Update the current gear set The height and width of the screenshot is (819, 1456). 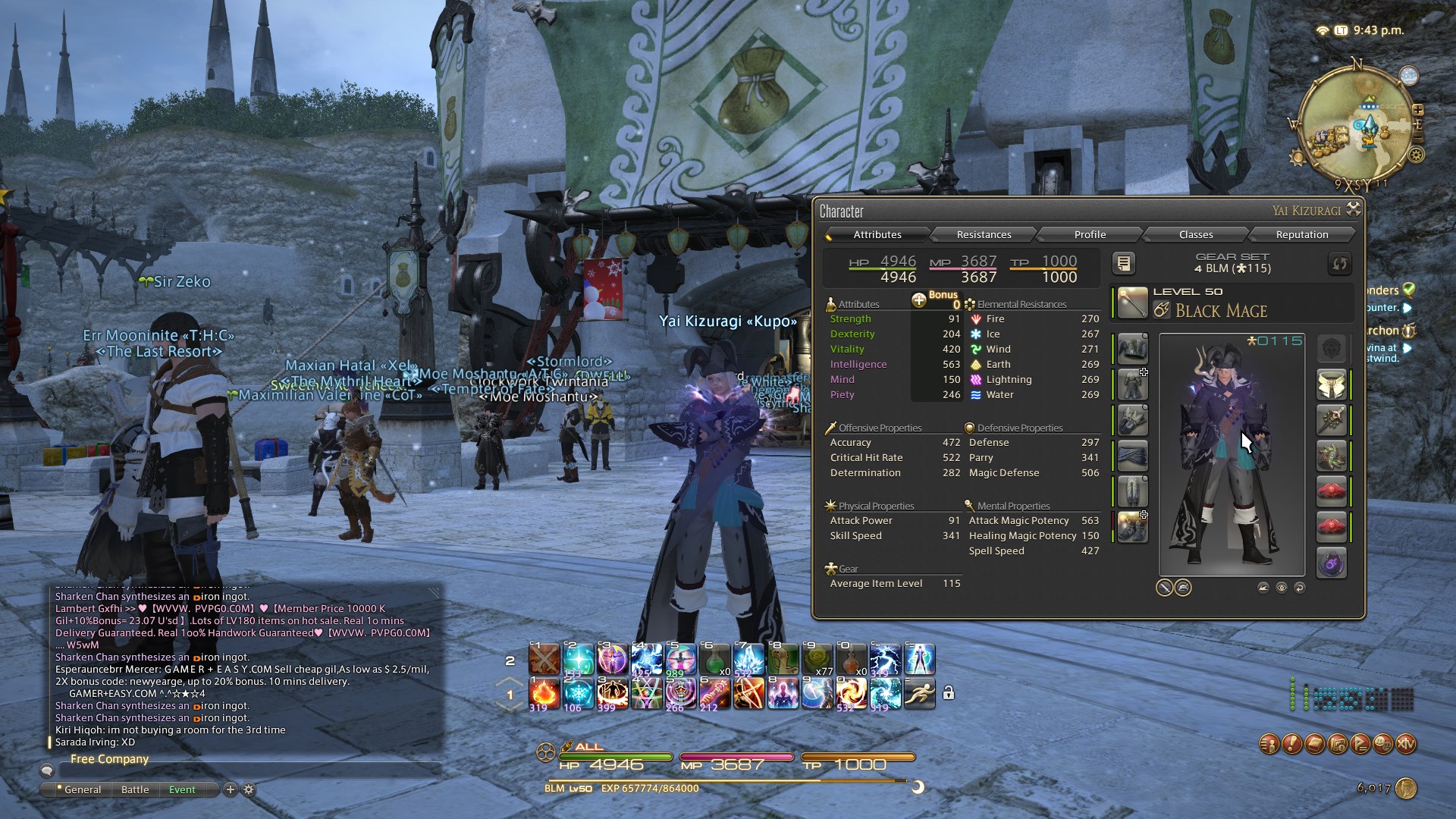[x=1339, y=263]
